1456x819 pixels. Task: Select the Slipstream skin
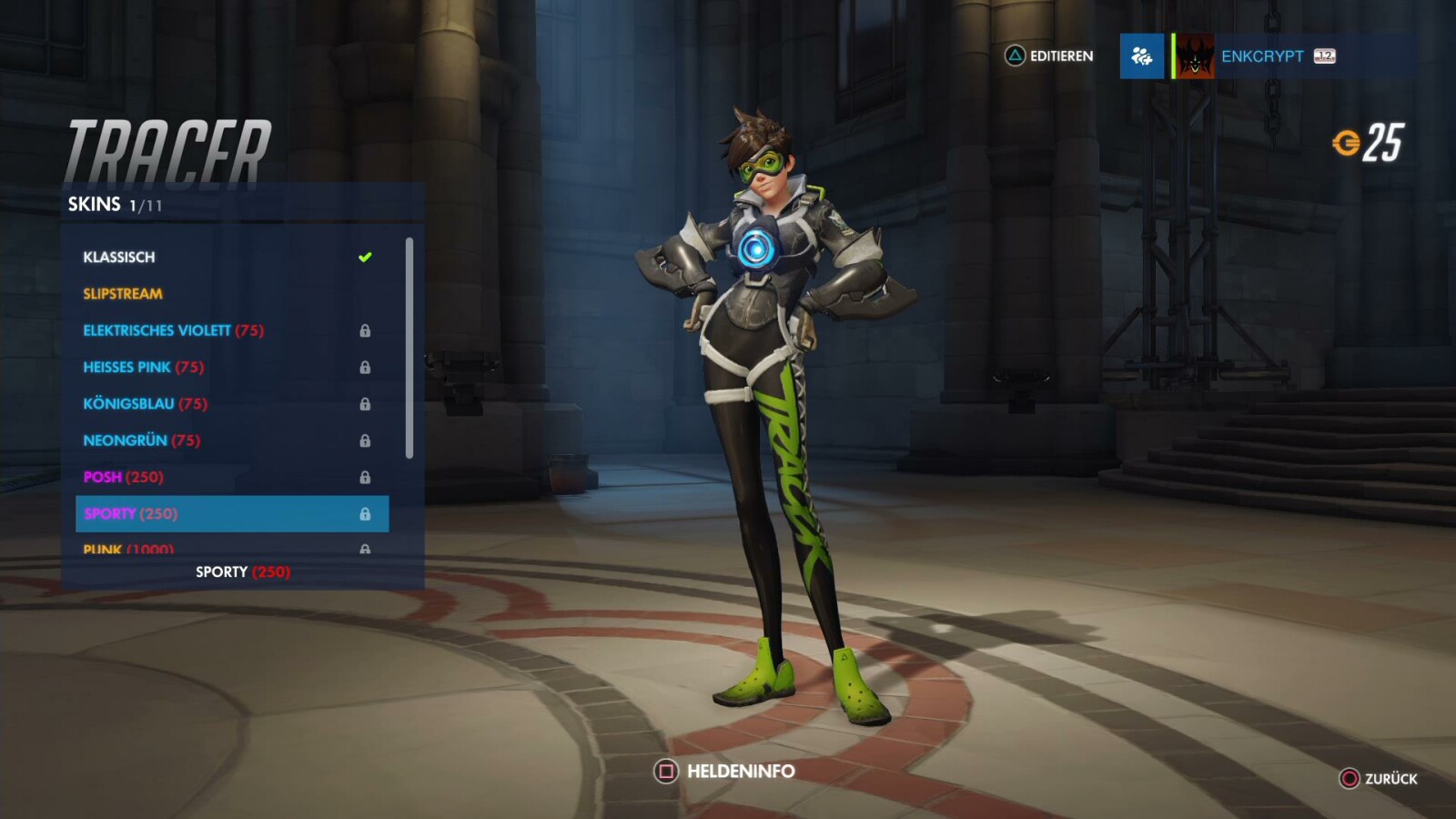pyautogui.click(x=122, y=293)
